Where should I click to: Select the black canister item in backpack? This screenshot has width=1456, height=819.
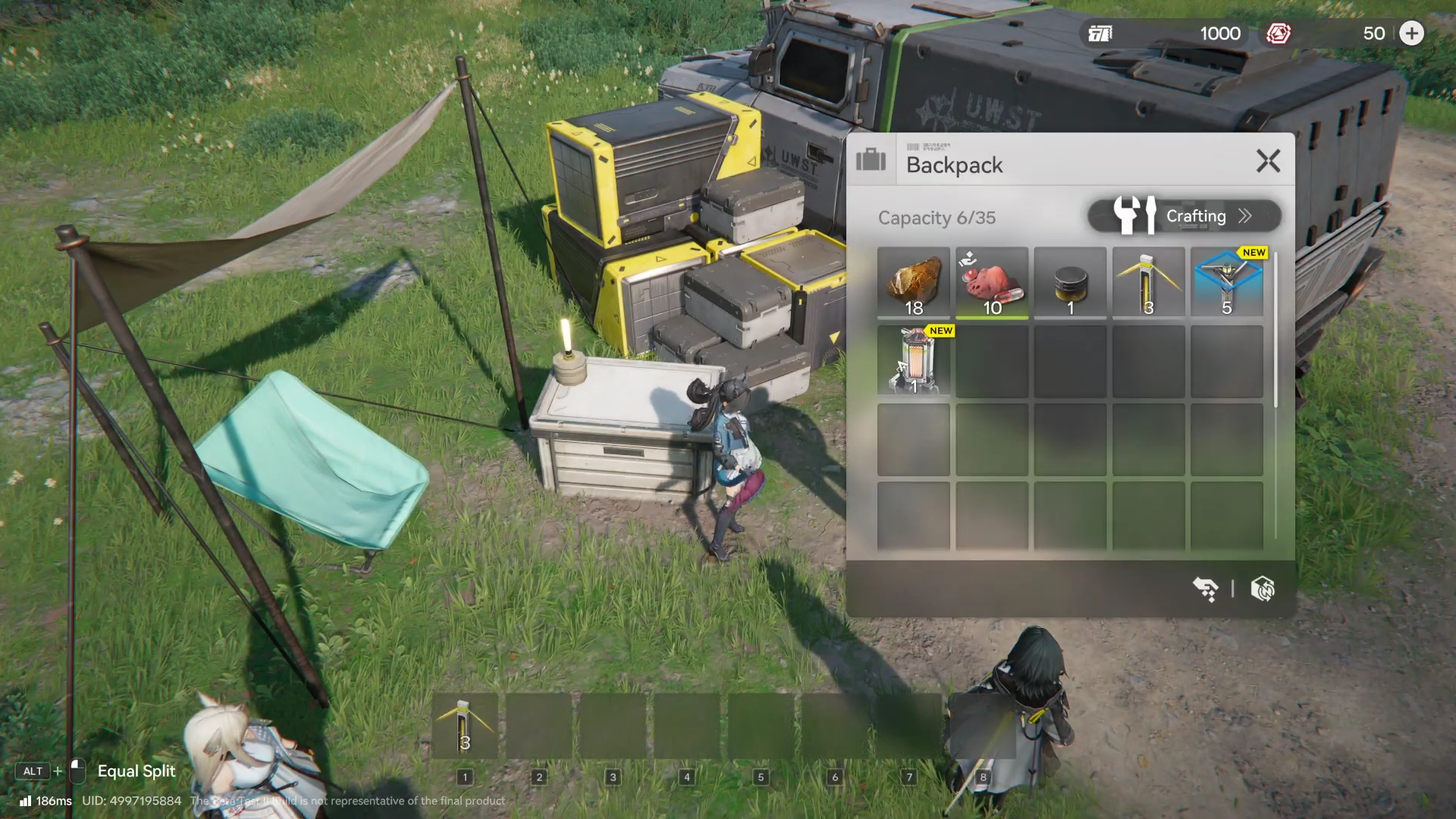pyautogui.click(x=1070, y=282)
